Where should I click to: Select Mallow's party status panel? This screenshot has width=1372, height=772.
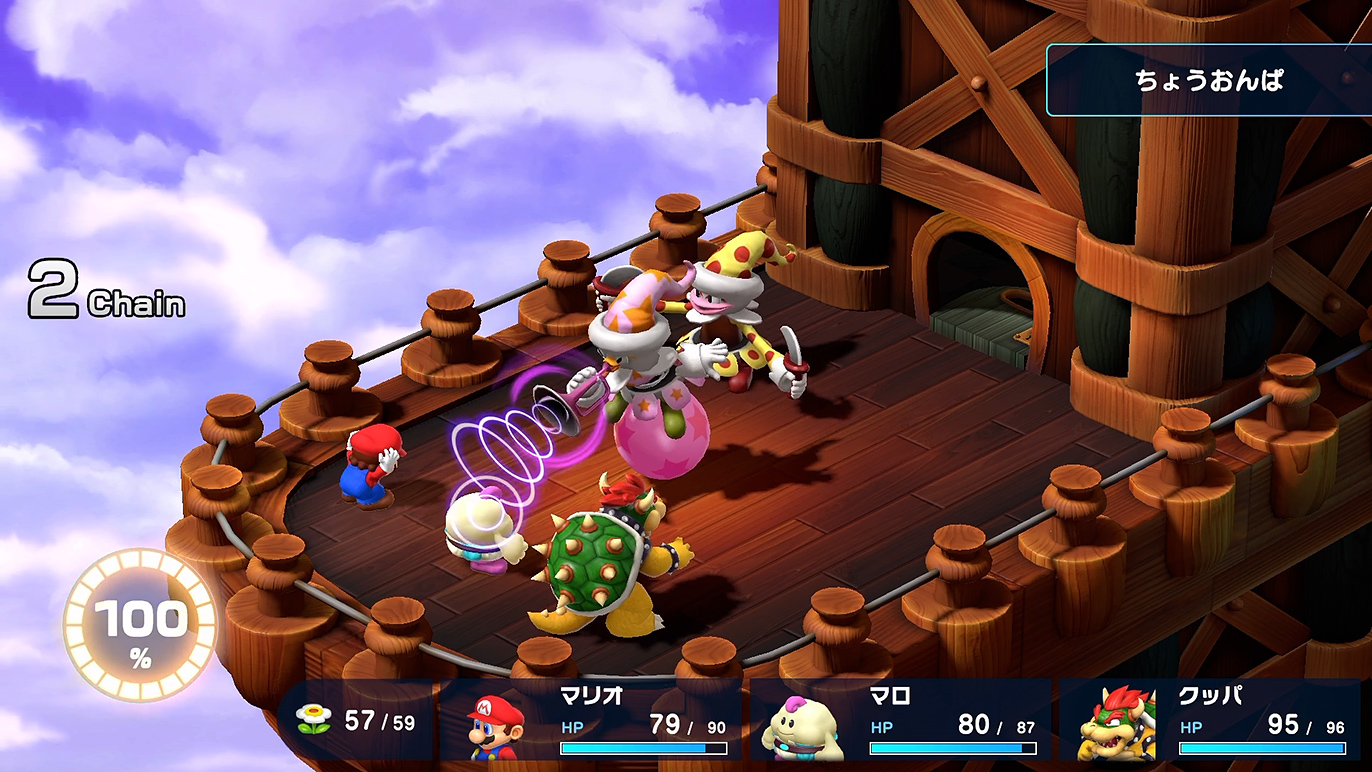(902, 722)
